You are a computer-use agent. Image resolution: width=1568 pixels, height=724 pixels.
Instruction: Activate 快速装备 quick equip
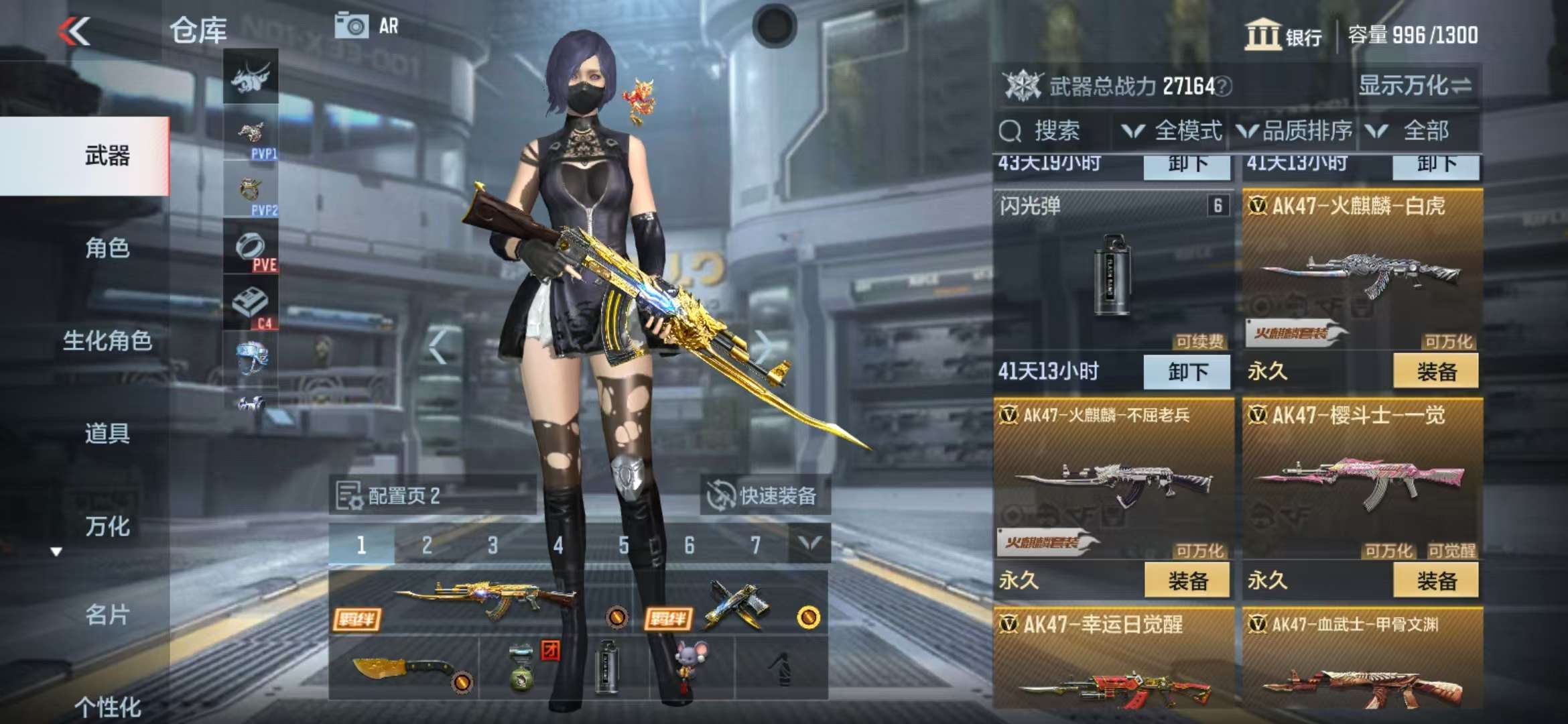click(x=765, y=496)
